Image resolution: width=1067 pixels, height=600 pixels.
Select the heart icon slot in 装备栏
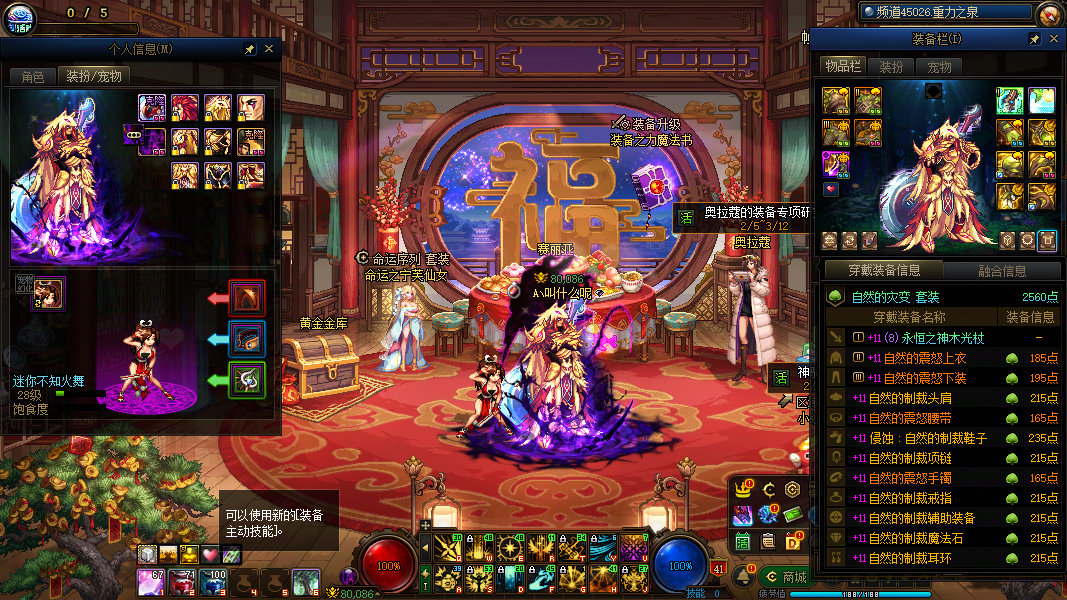(831, 189)
